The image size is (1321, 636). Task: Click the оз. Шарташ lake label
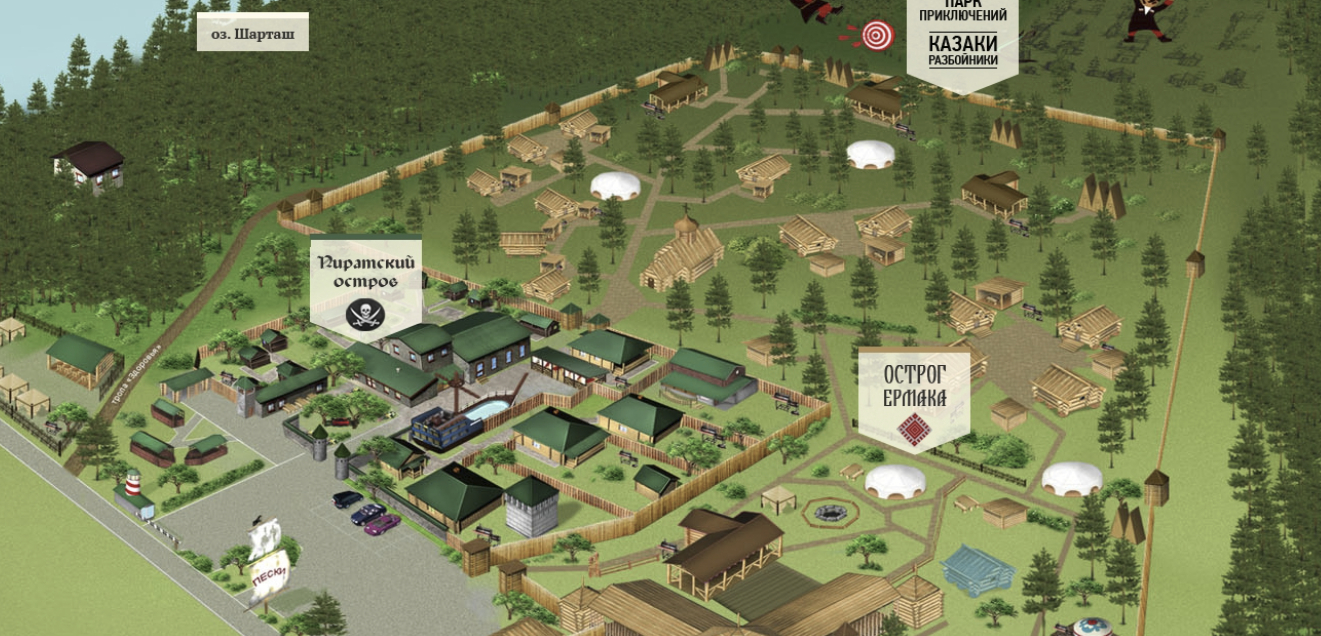pos(252,32)
